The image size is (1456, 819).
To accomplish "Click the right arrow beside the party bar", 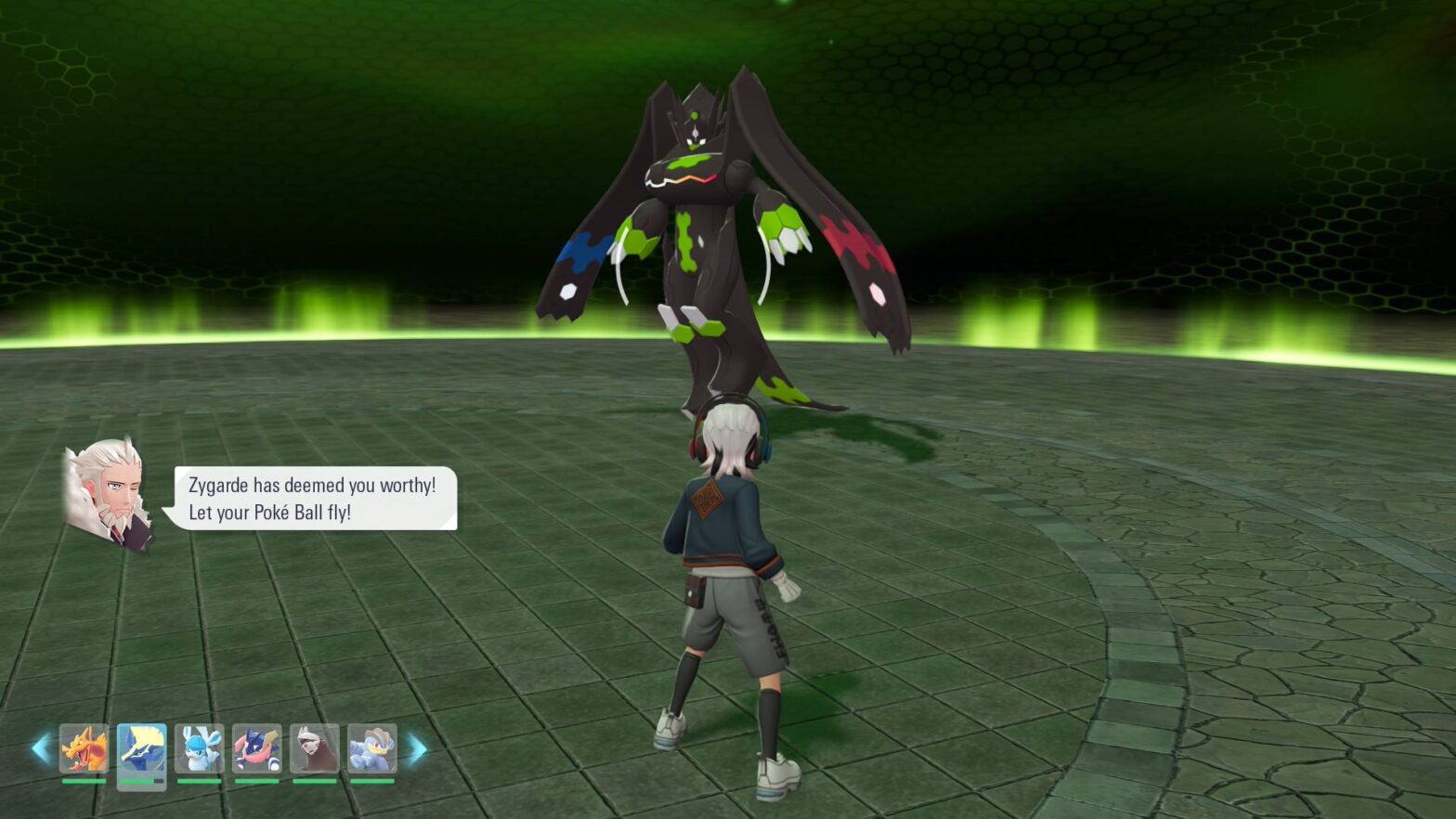I will pos(417,748).
